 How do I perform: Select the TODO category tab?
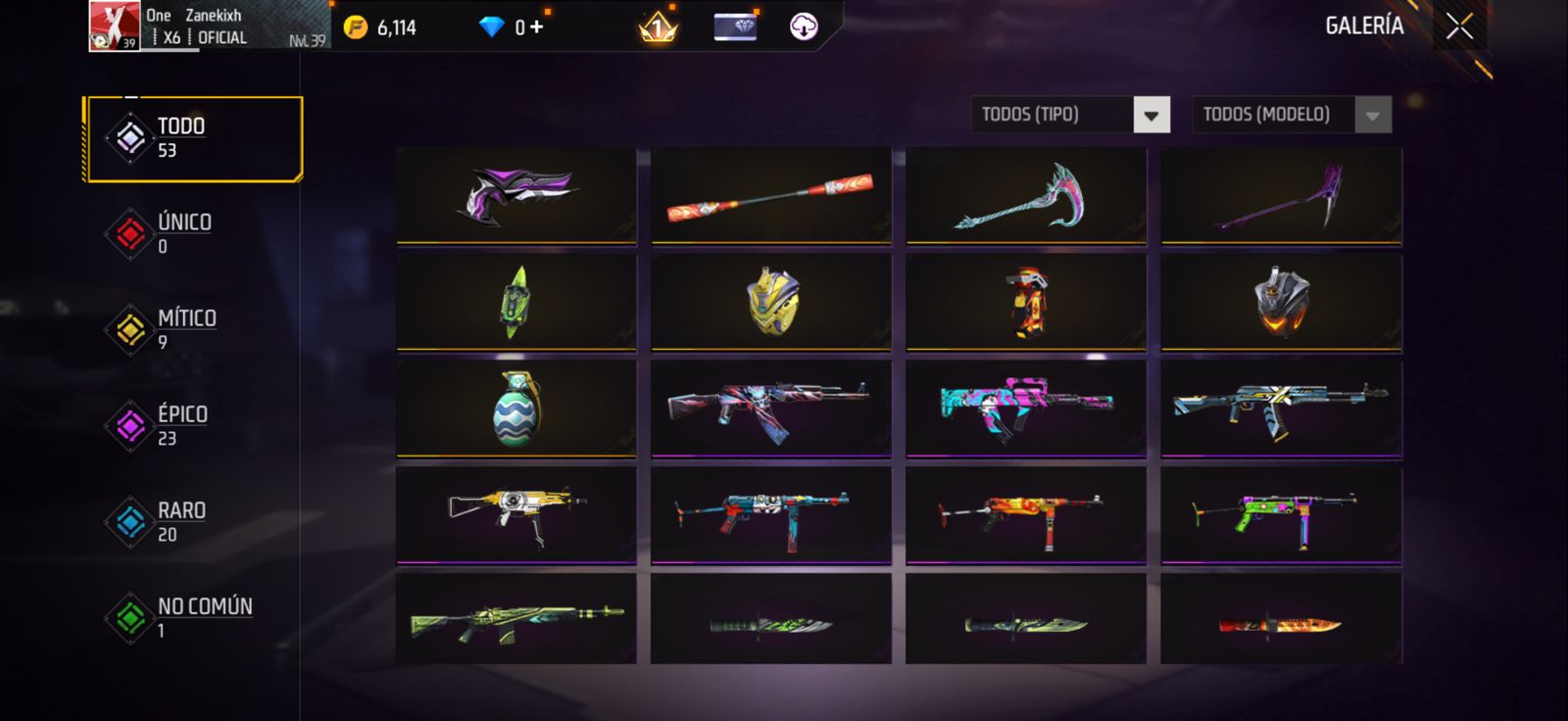coord(193,138)
